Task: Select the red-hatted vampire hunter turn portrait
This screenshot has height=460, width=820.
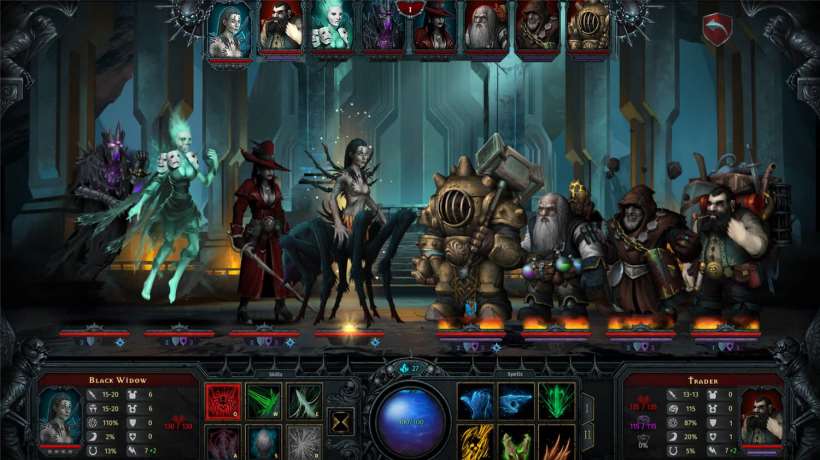Action: click(435, 29)
